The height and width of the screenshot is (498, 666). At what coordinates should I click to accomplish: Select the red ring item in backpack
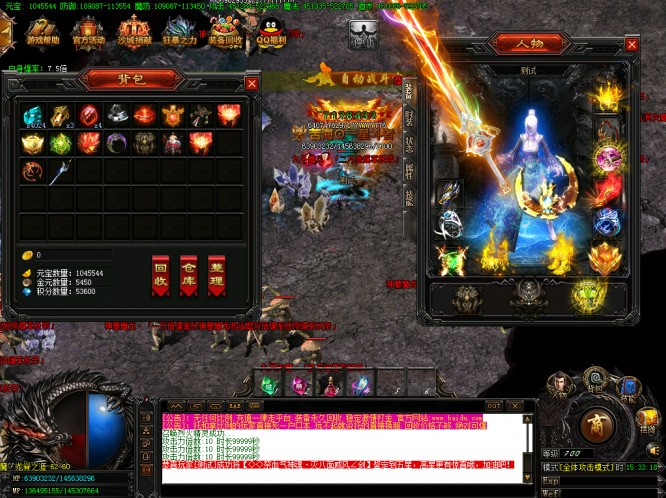pyautogui.click(x=90, y=115)
